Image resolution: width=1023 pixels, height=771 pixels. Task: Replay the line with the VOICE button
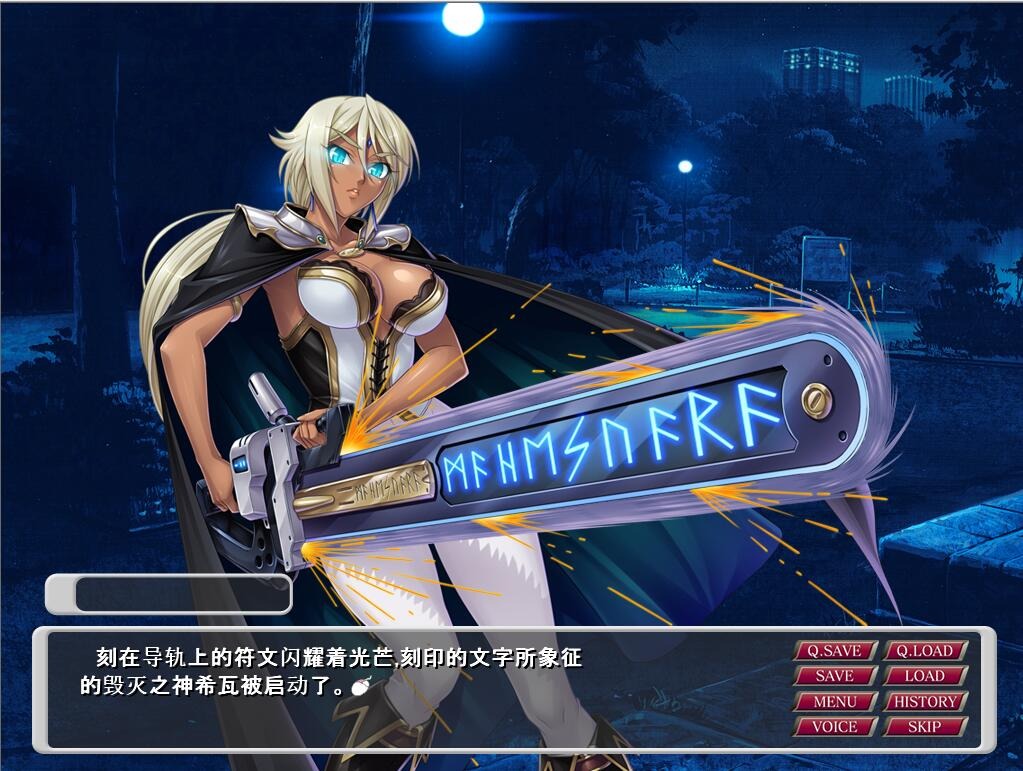[835, 727]
